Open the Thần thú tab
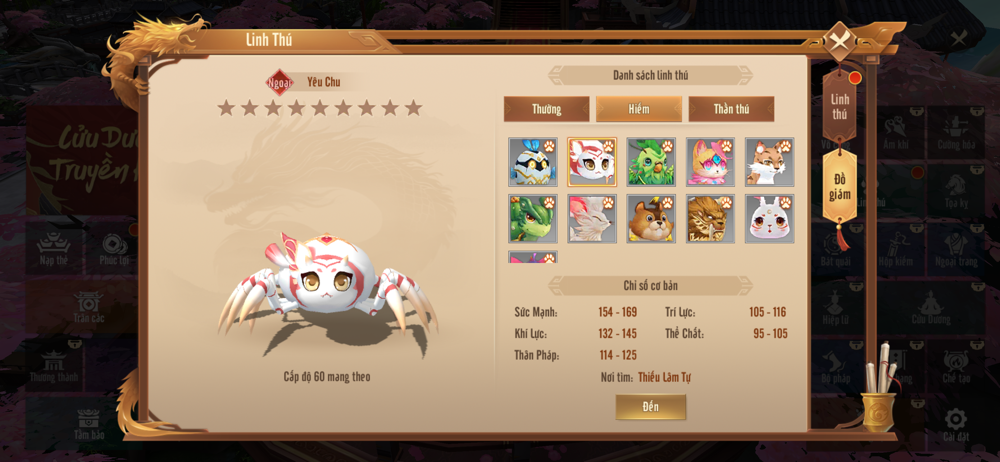The height and width of the screenshot is (462, 1000). [x=731, y=109]
